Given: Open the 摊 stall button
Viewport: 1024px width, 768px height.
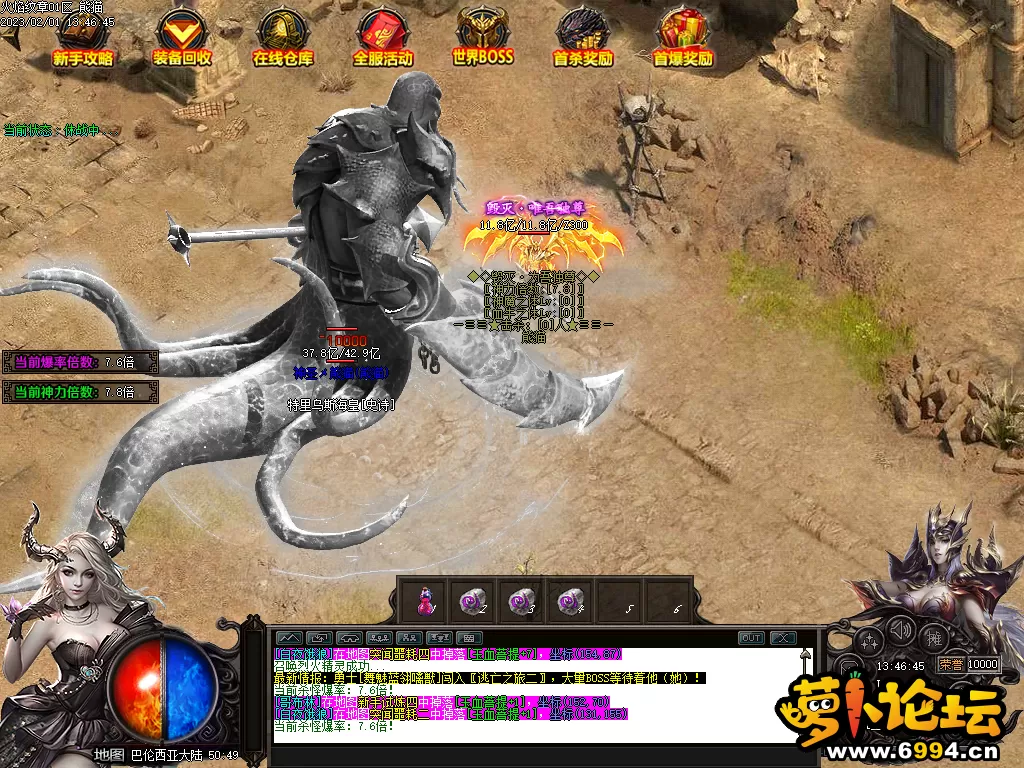Looking at the screenshot, I should [x=935, y=637].
